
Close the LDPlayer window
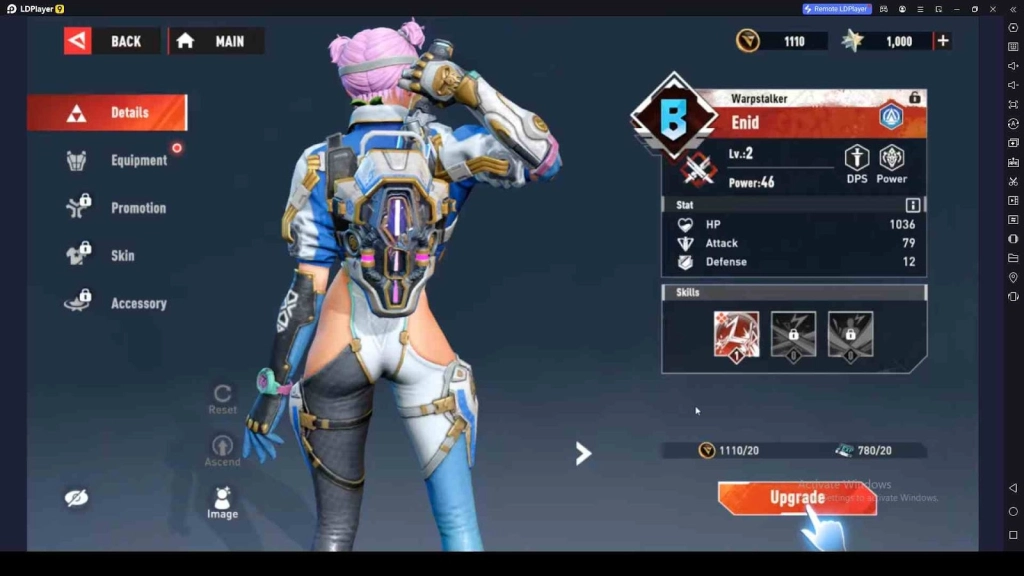pyautogui.click(x=993, y=9)
